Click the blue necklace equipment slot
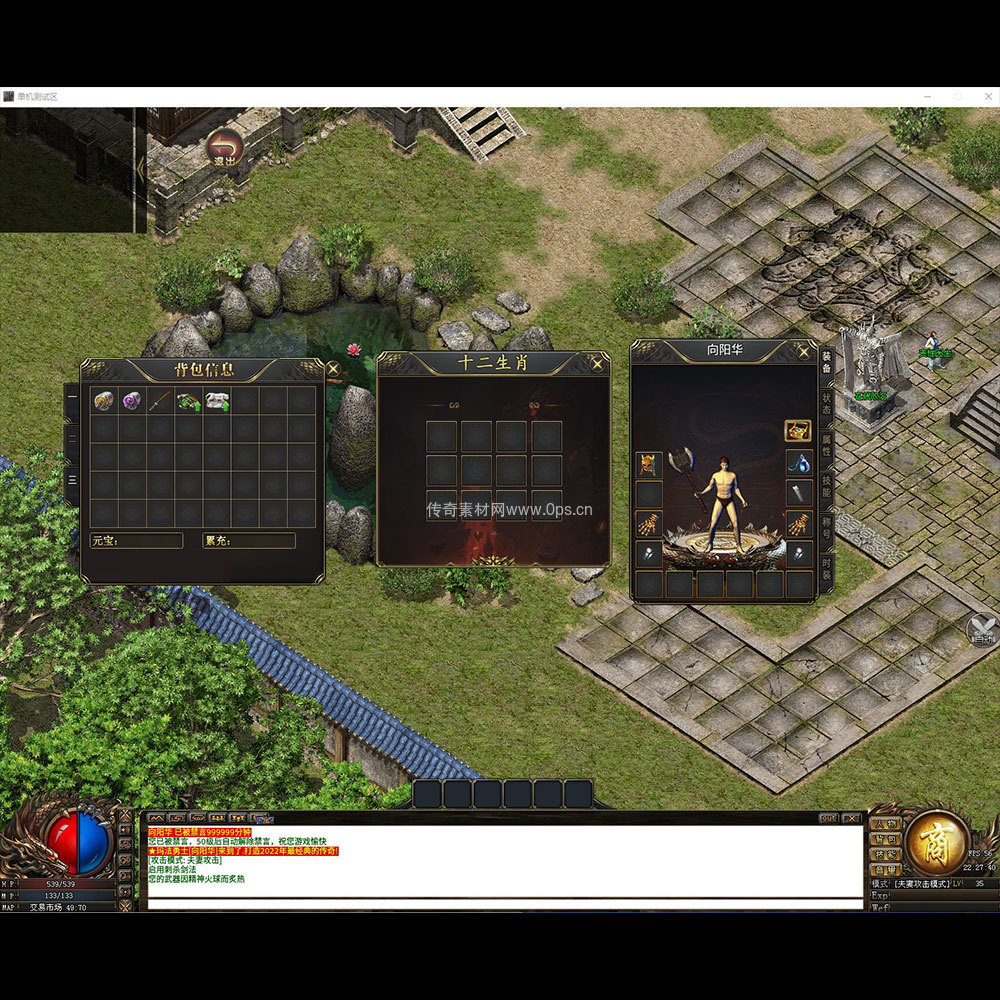 coord(798,463)
